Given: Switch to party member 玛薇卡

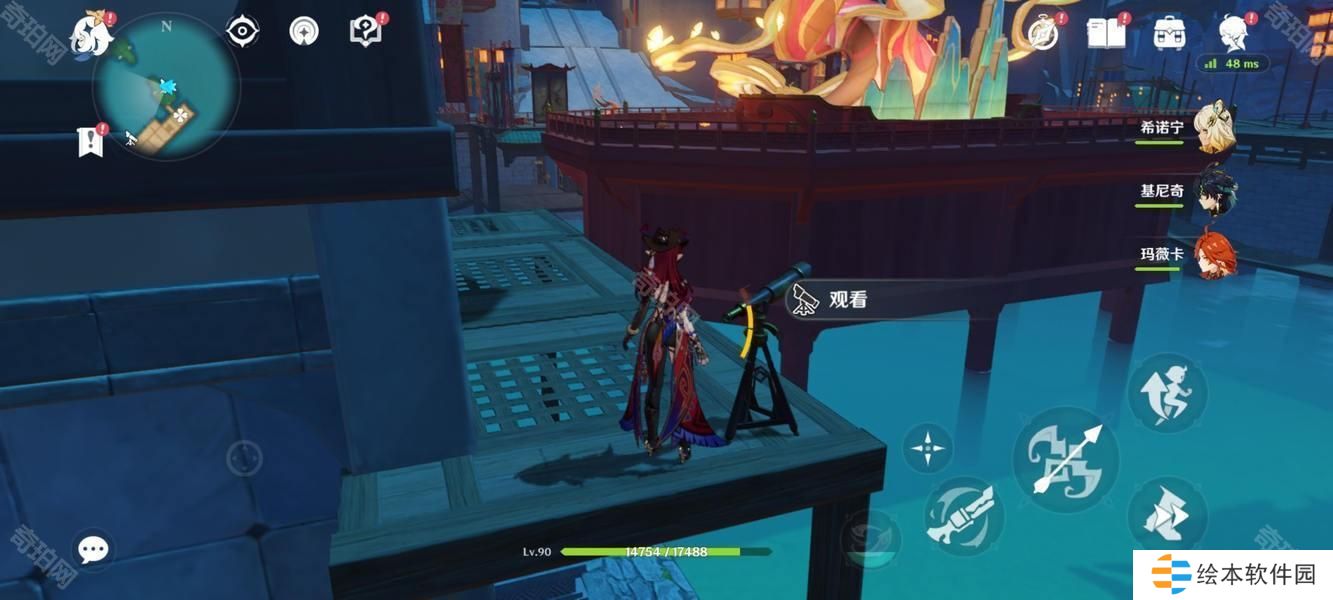Looking at the screenshot, I should (x=1215, y=255).
